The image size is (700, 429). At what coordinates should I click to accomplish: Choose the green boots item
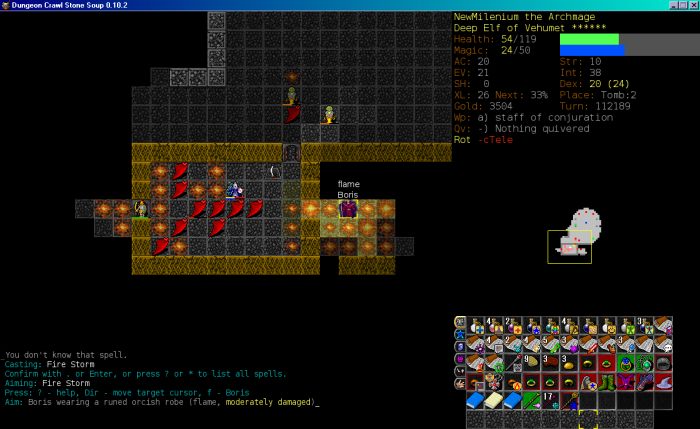(x=607, y=381)
